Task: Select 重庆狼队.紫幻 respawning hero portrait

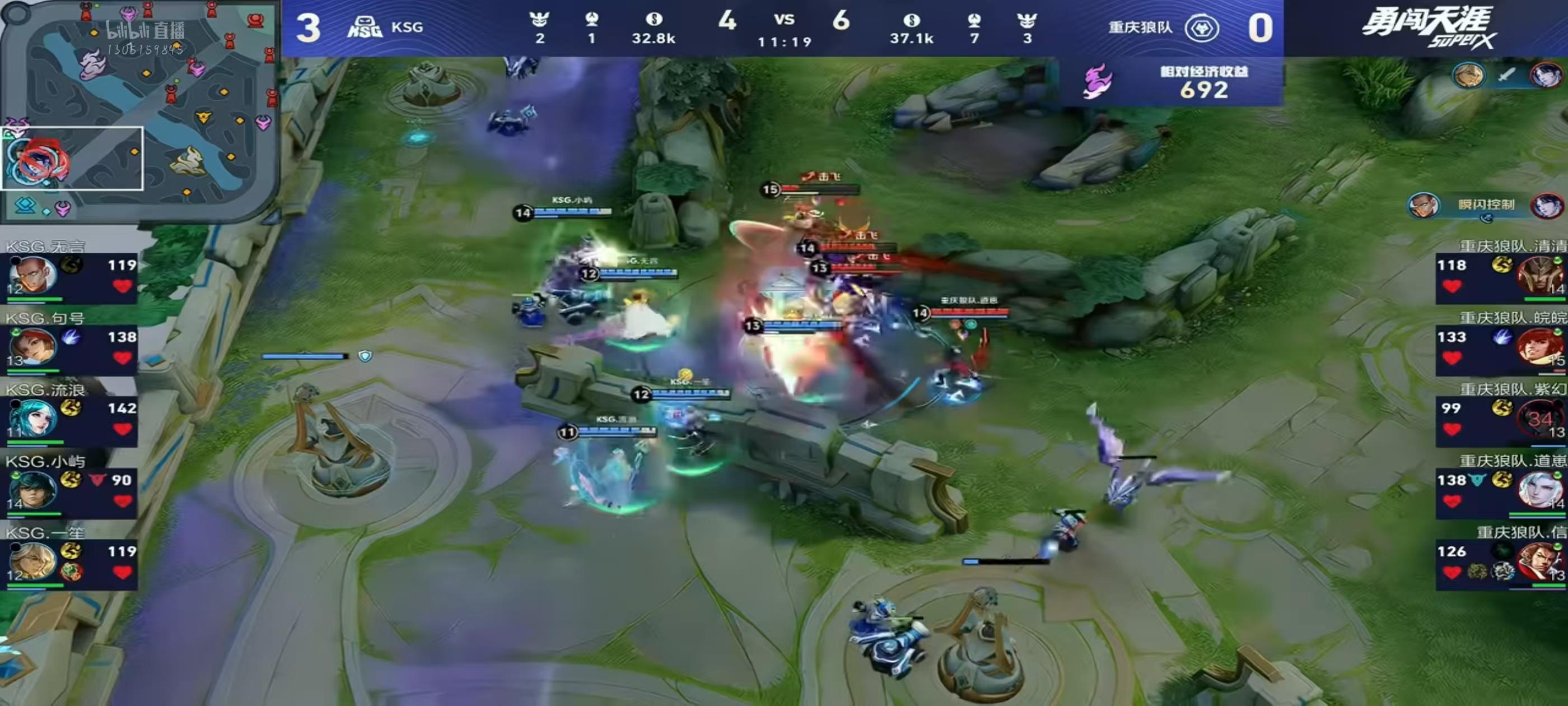Action: pos(1539,419)
